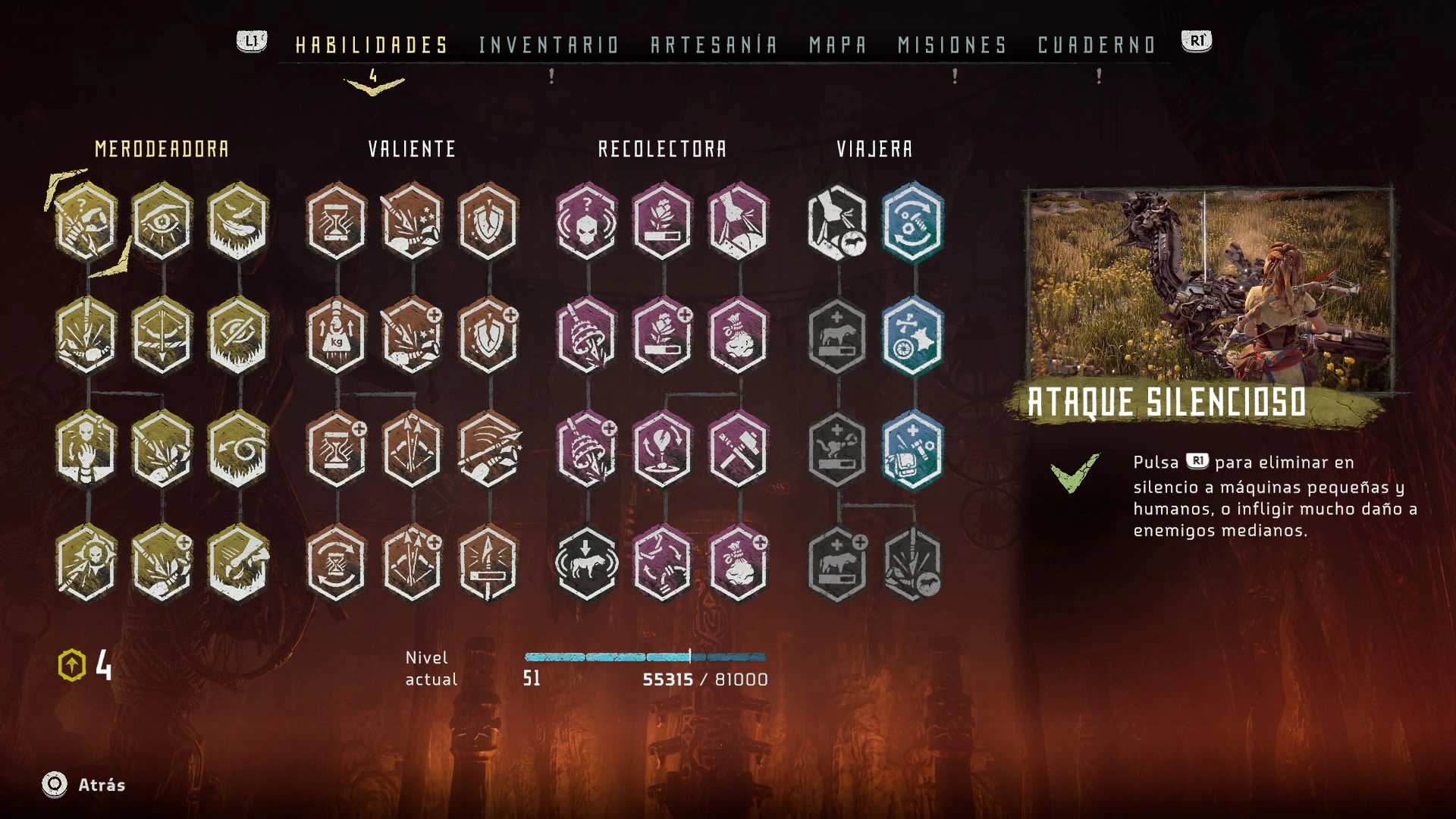Viewport: 1456px width, 819px height.
Task: Select the Valiente shield skill with plus badge
Action: 488,335
